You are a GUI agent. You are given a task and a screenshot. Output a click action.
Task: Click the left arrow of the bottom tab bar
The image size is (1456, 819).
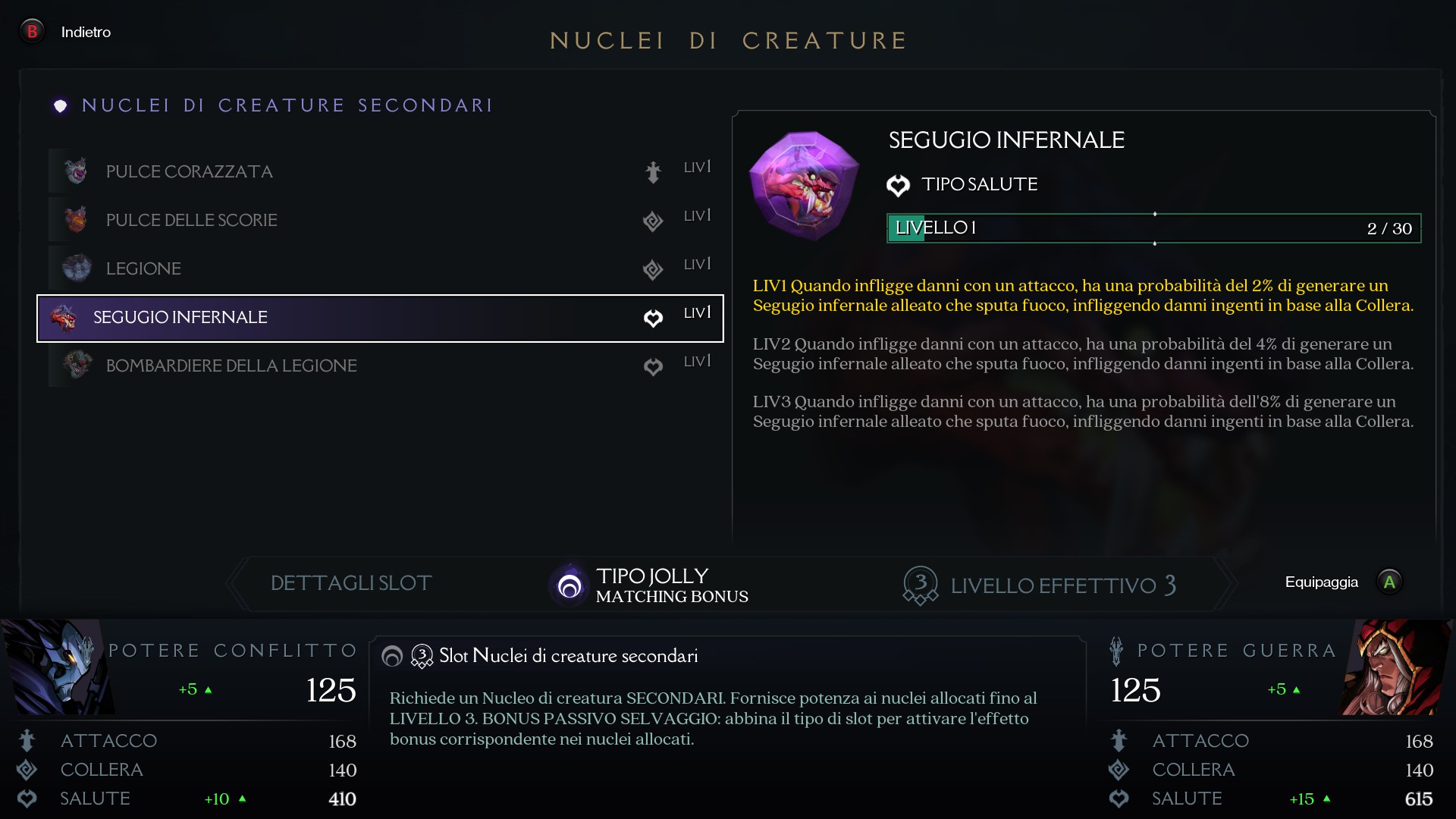[237, 584]
